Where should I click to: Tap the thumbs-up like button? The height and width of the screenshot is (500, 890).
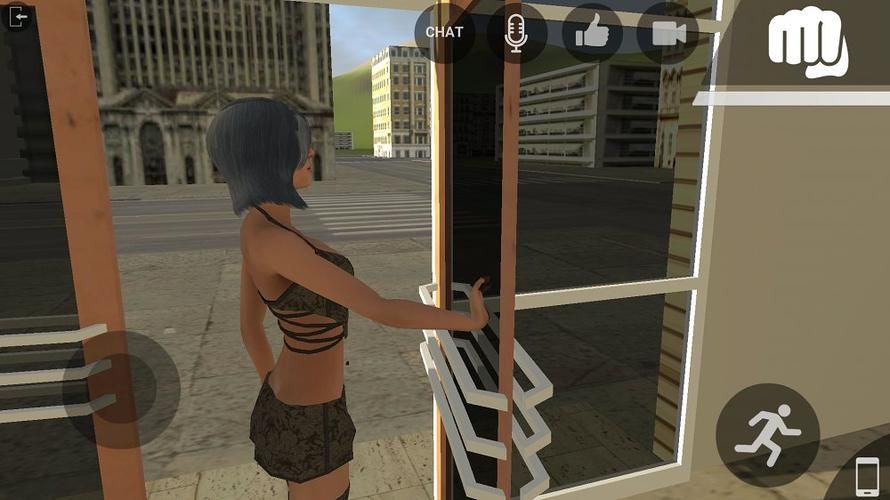coord(592,32)
